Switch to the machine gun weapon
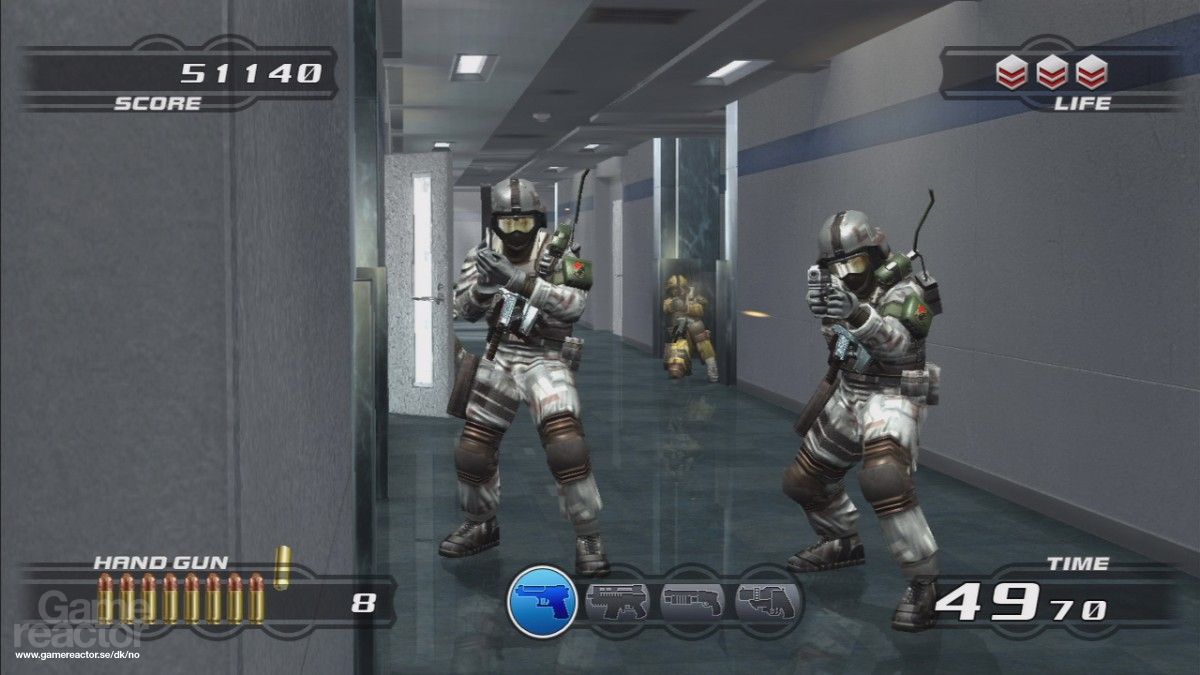The width and height of the screenshot is (1200, 675). pos(616,601)
